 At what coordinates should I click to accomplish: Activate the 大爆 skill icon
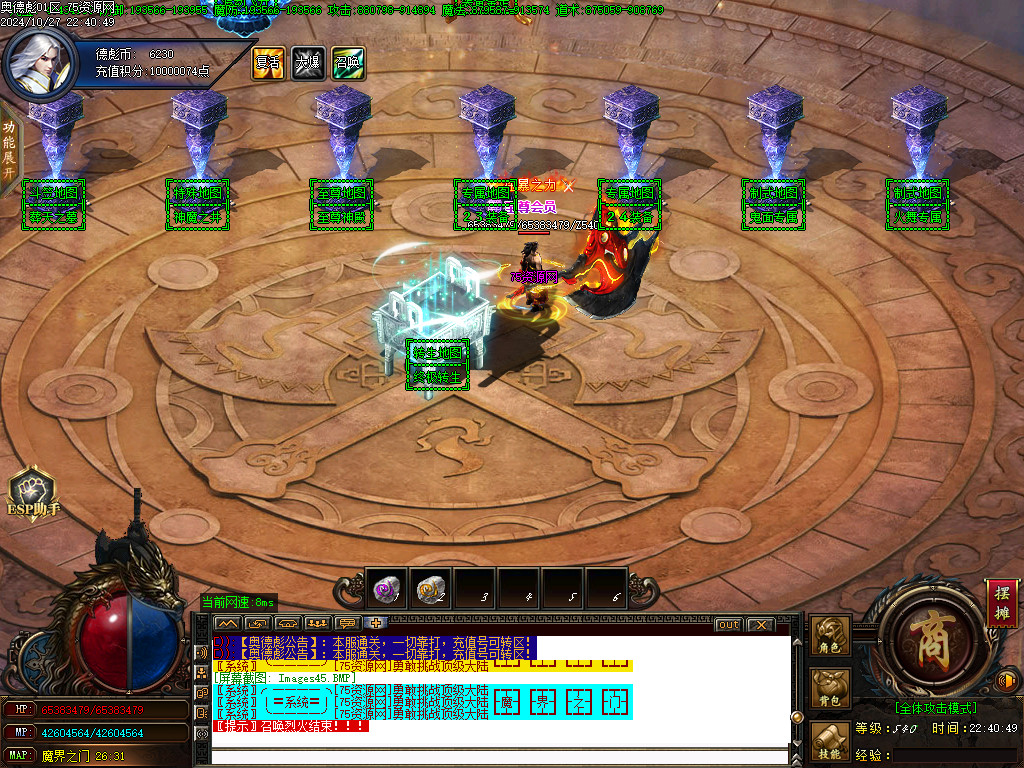(x=308, y=63)
